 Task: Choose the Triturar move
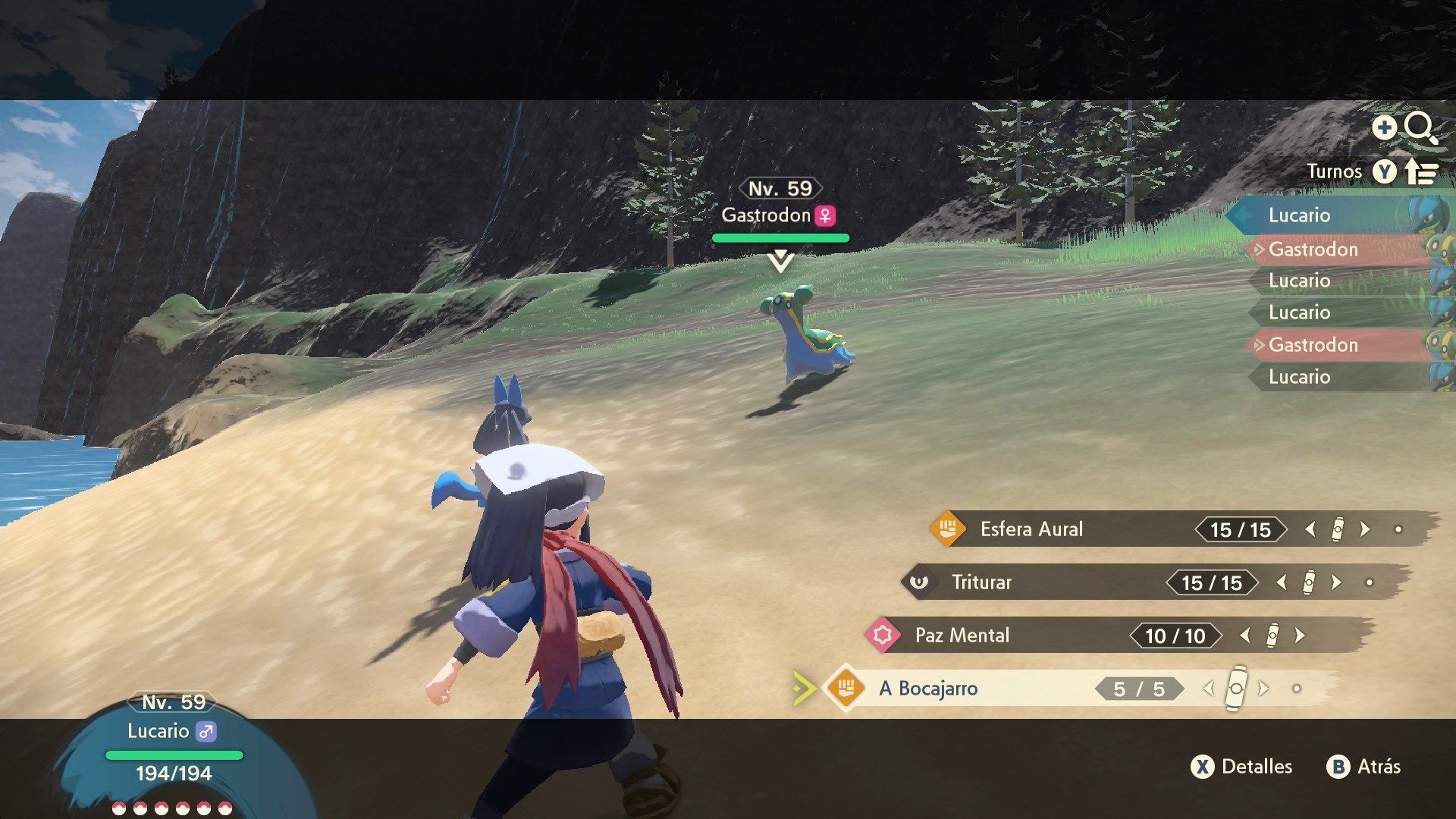[x=981, y=582]
